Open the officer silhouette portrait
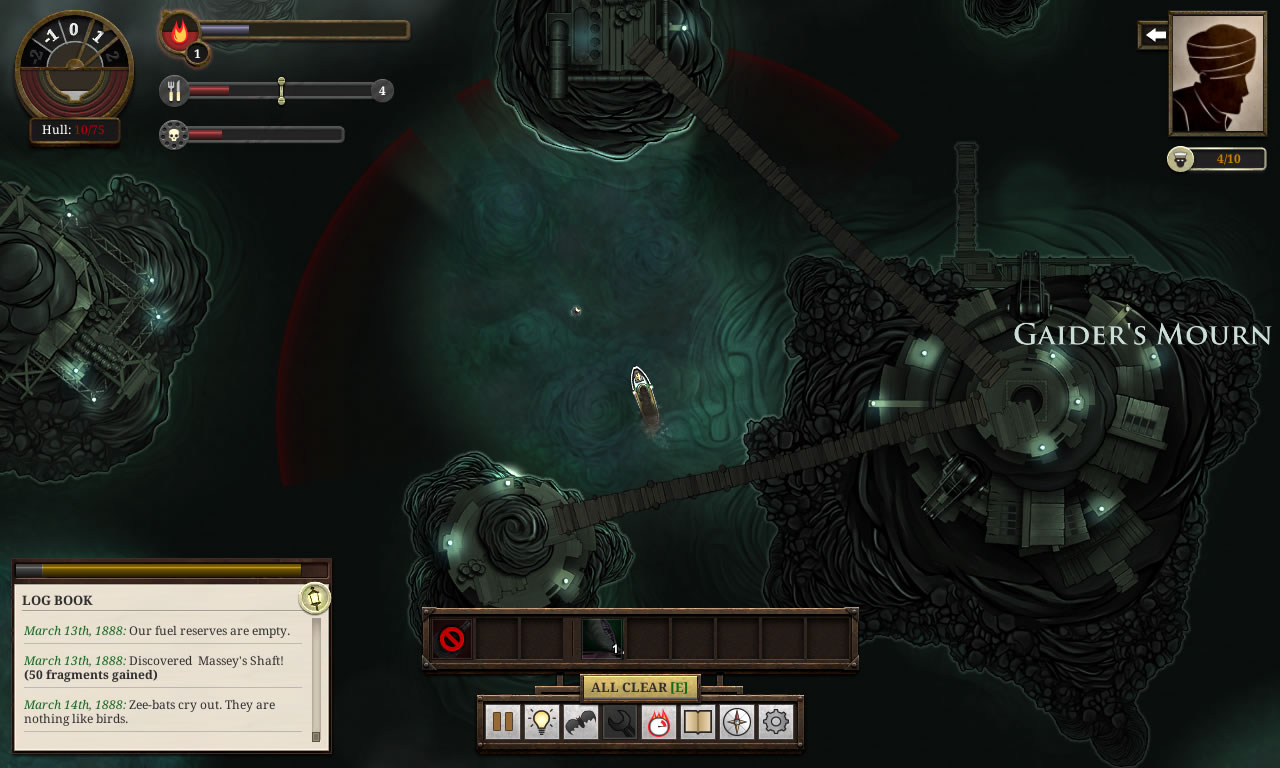 (1217, 73)
